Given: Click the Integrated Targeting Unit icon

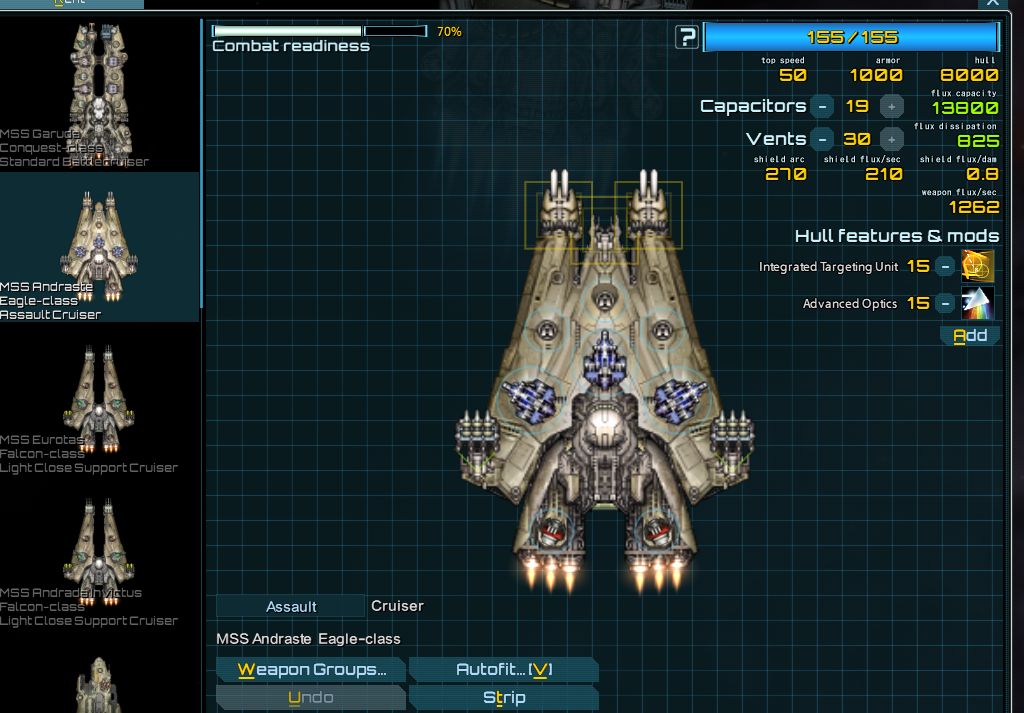Looking at the screenshot, I should coord(978,266).
